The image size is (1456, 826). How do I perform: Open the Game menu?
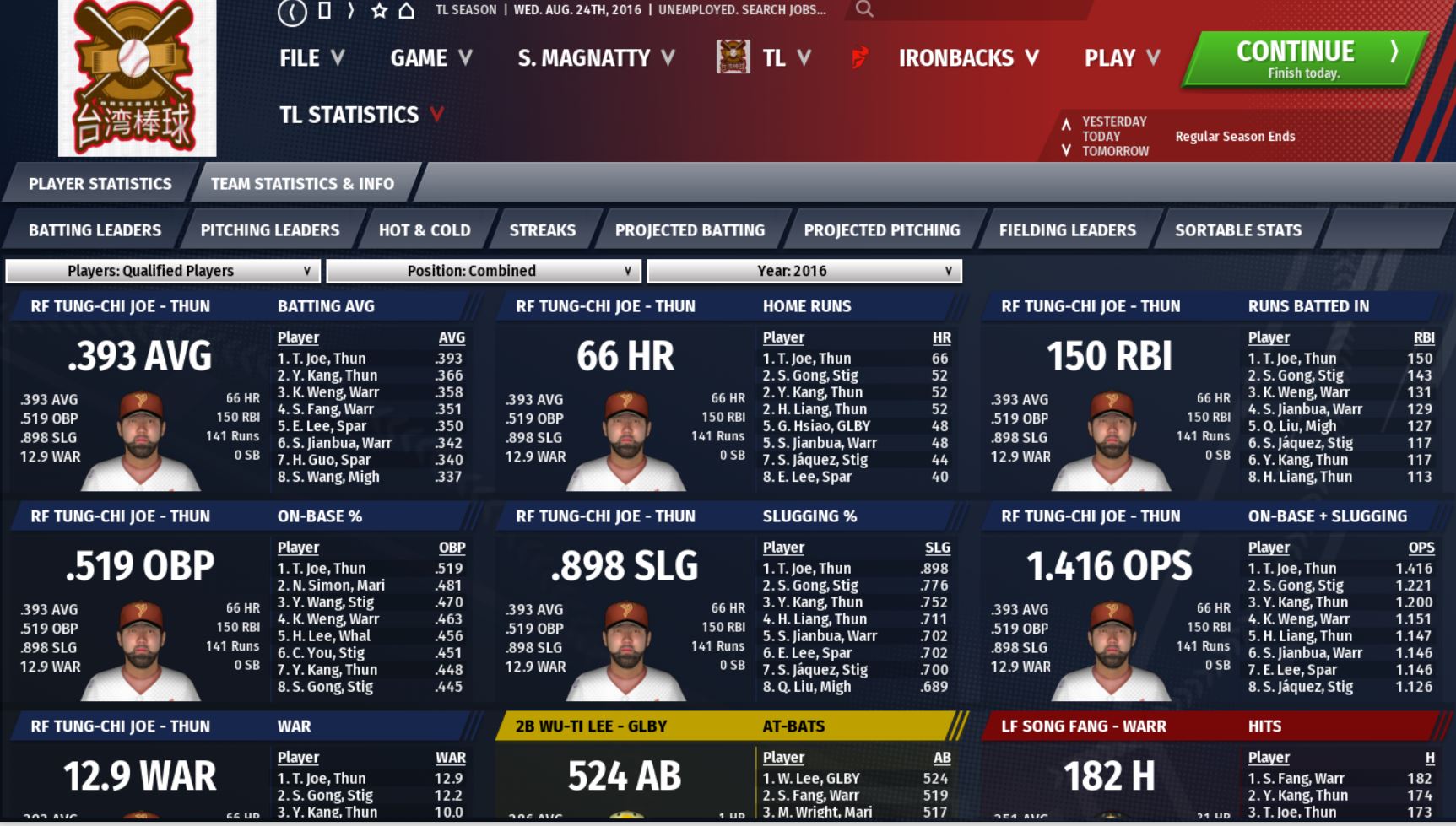pyautogui.click(x=430, y=58)
